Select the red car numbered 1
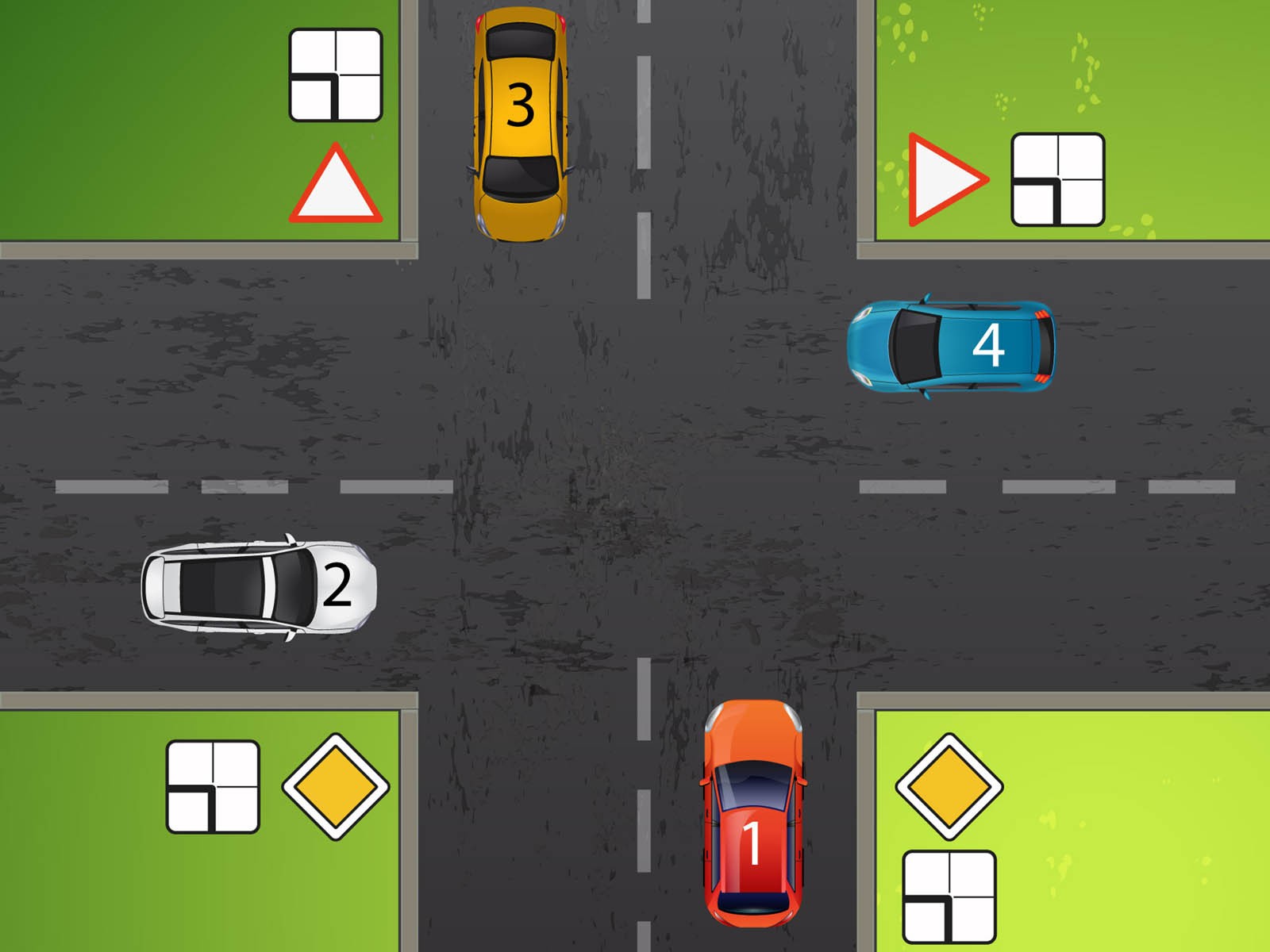Image resolution: width=1270 pixels, height=952 pixels. 752,813
